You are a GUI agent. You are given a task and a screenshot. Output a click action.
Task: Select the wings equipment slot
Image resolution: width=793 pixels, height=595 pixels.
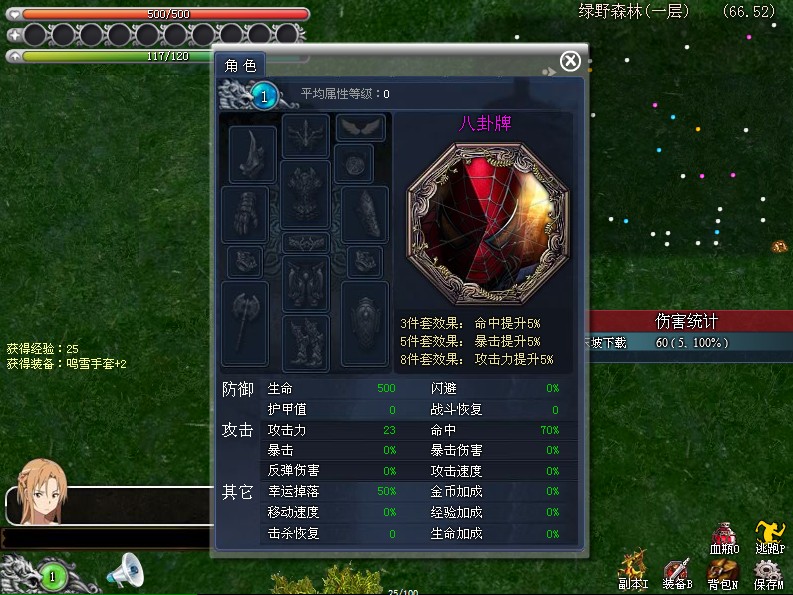[361, 127]
